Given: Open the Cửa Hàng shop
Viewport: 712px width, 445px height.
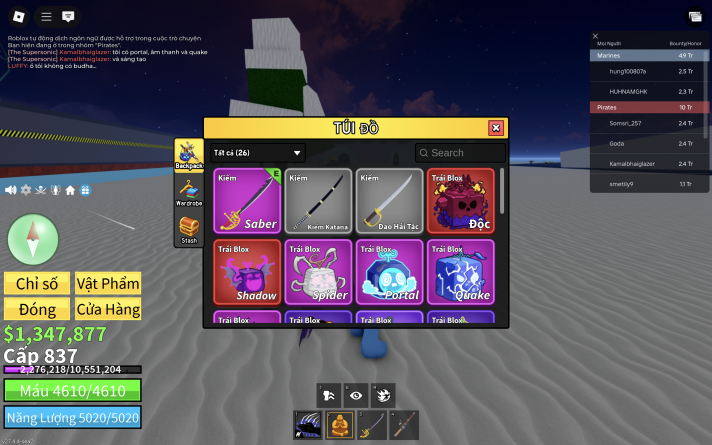Looking at the screenshot, I should [107, 309].
